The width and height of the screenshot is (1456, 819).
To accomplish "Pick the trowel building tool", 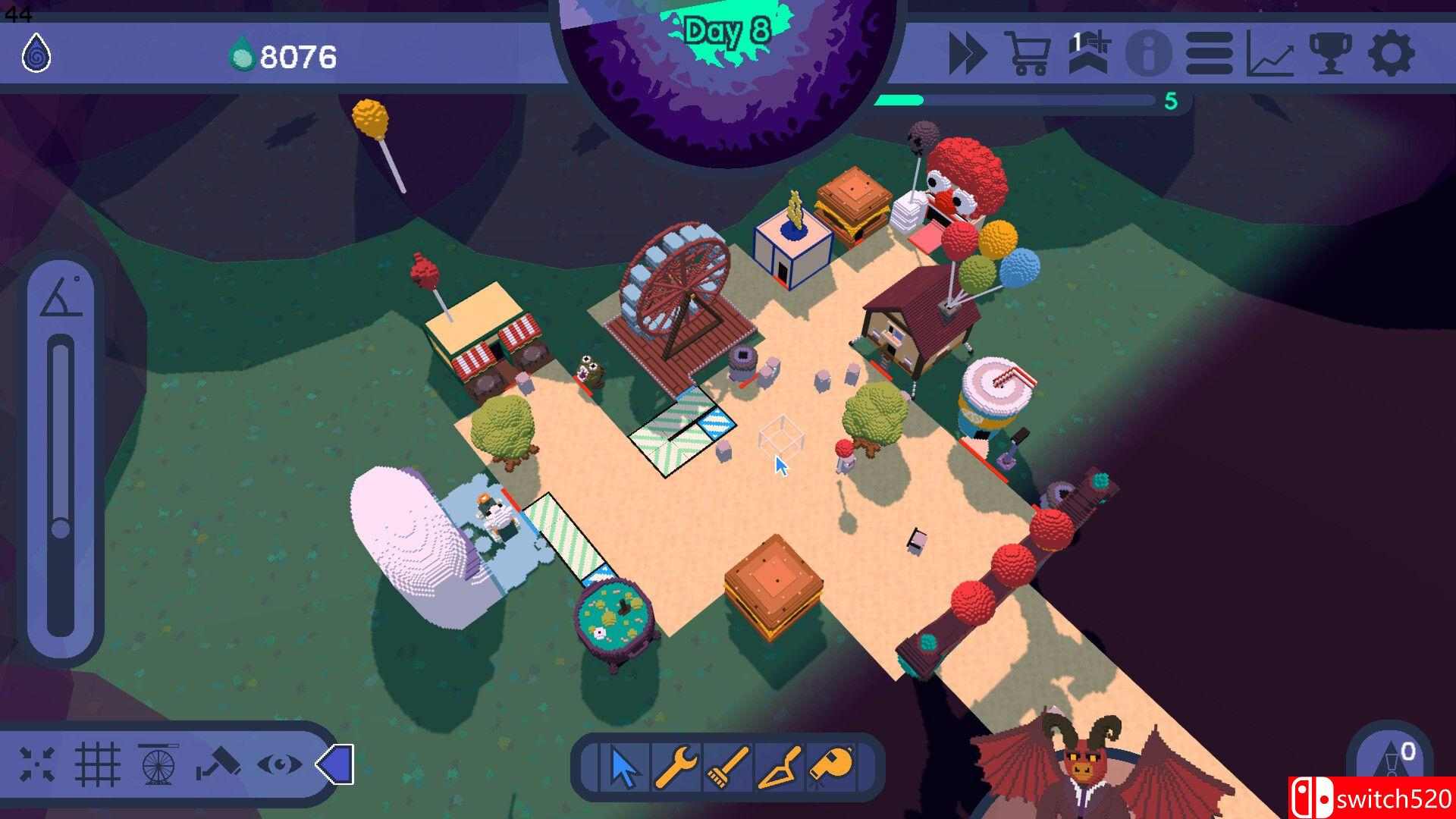I will click(781, 767).
